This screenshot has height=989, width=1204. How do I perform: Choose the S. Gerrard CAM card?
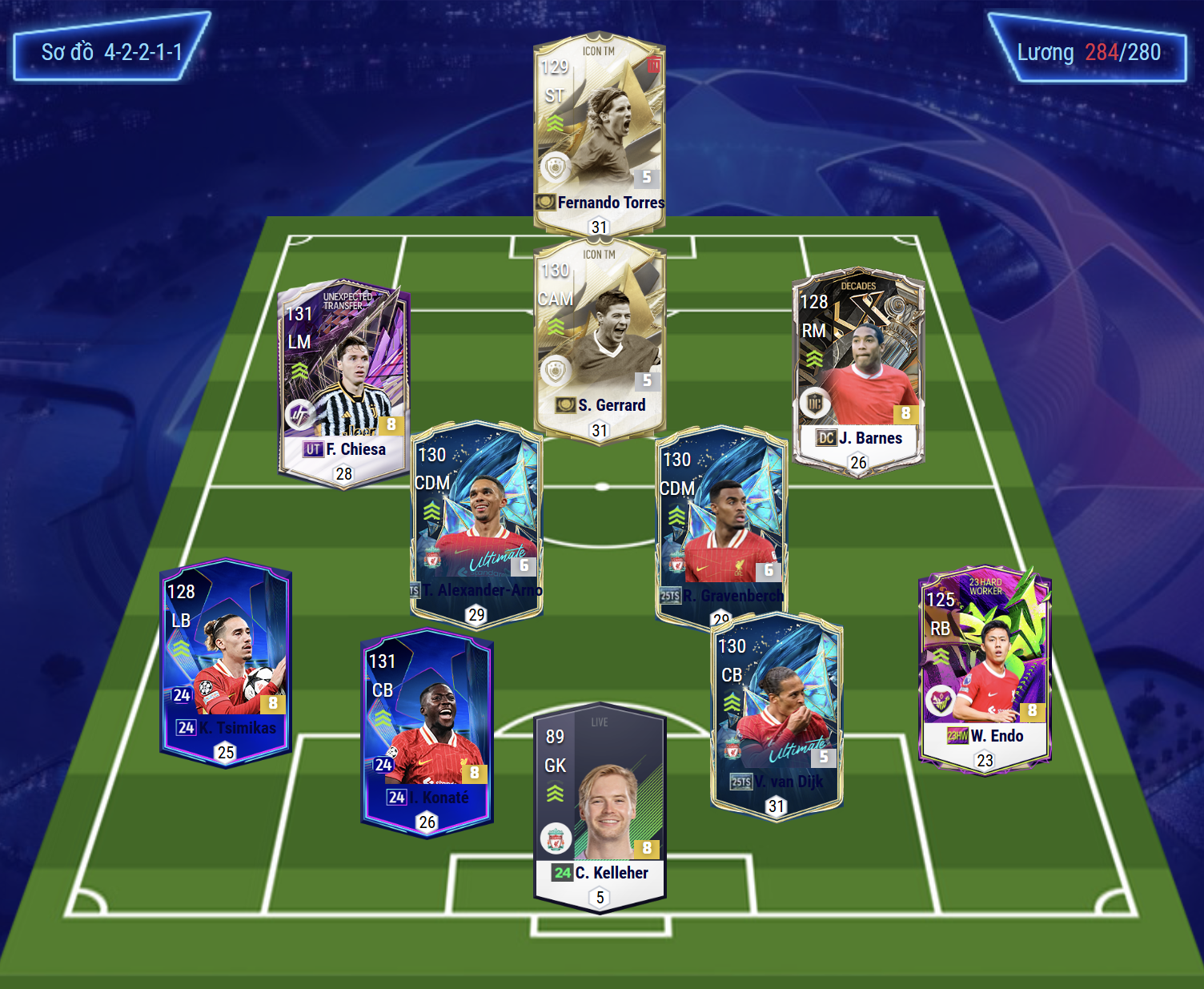pos(599,336)
